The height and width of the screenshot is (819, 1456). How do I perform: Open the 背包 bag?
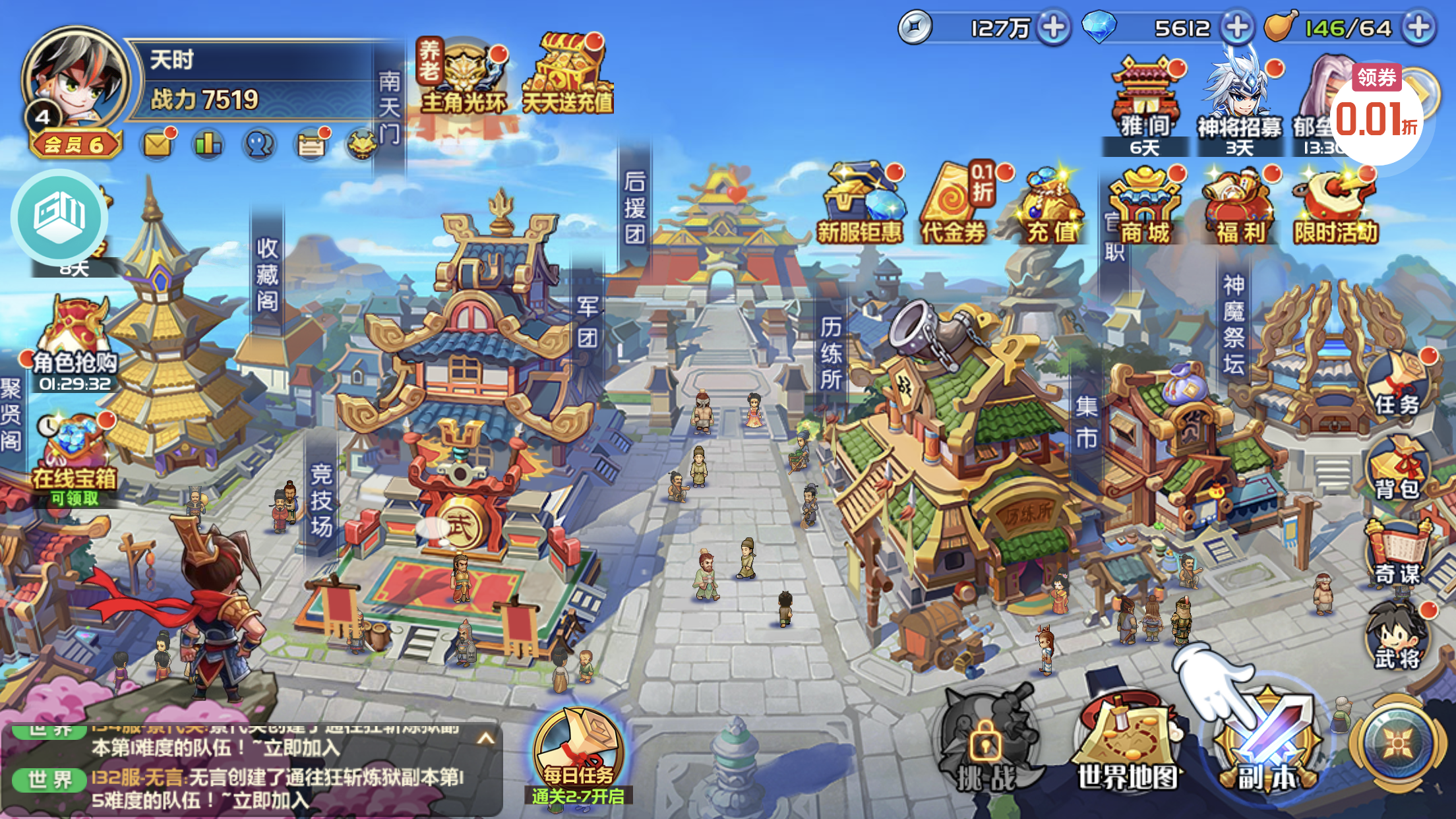point(1397,470)
